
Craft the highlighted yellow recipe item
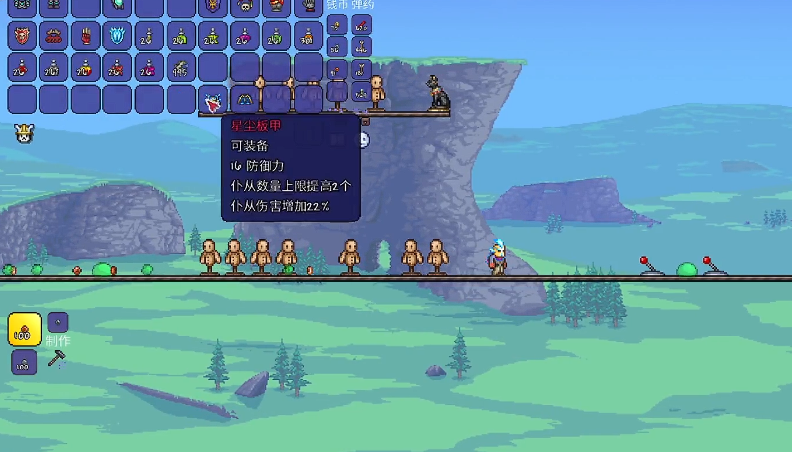[24, 329]
